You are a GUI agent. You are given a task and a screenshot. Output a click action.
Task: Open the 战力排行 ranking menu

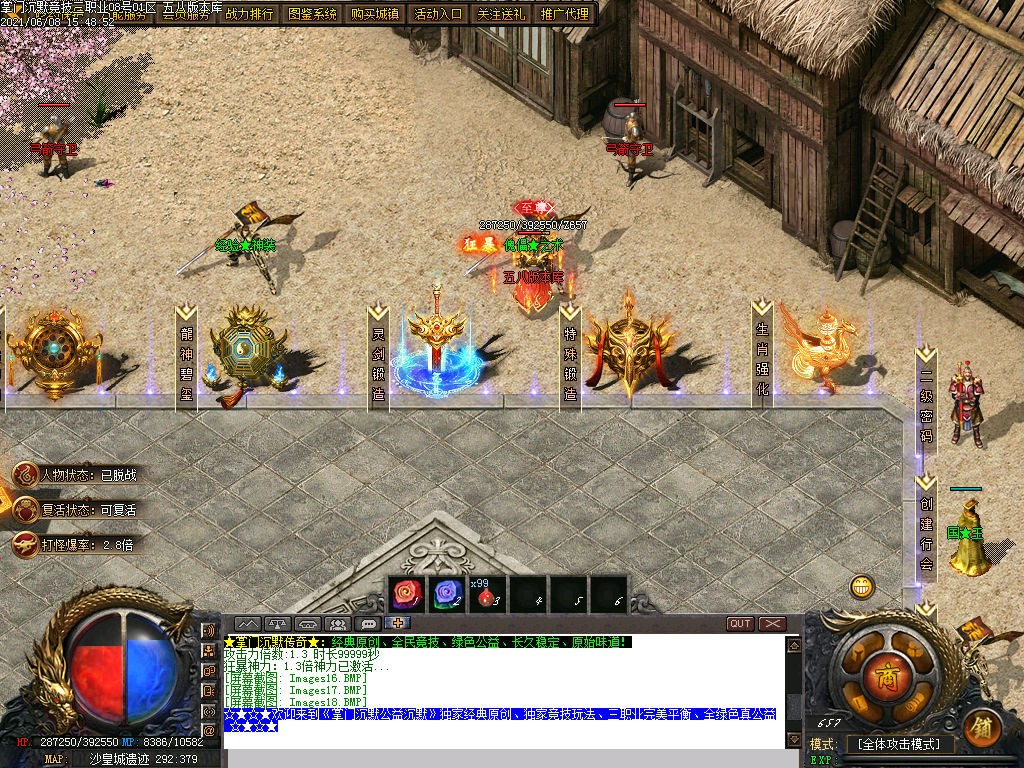click(249, 14)
